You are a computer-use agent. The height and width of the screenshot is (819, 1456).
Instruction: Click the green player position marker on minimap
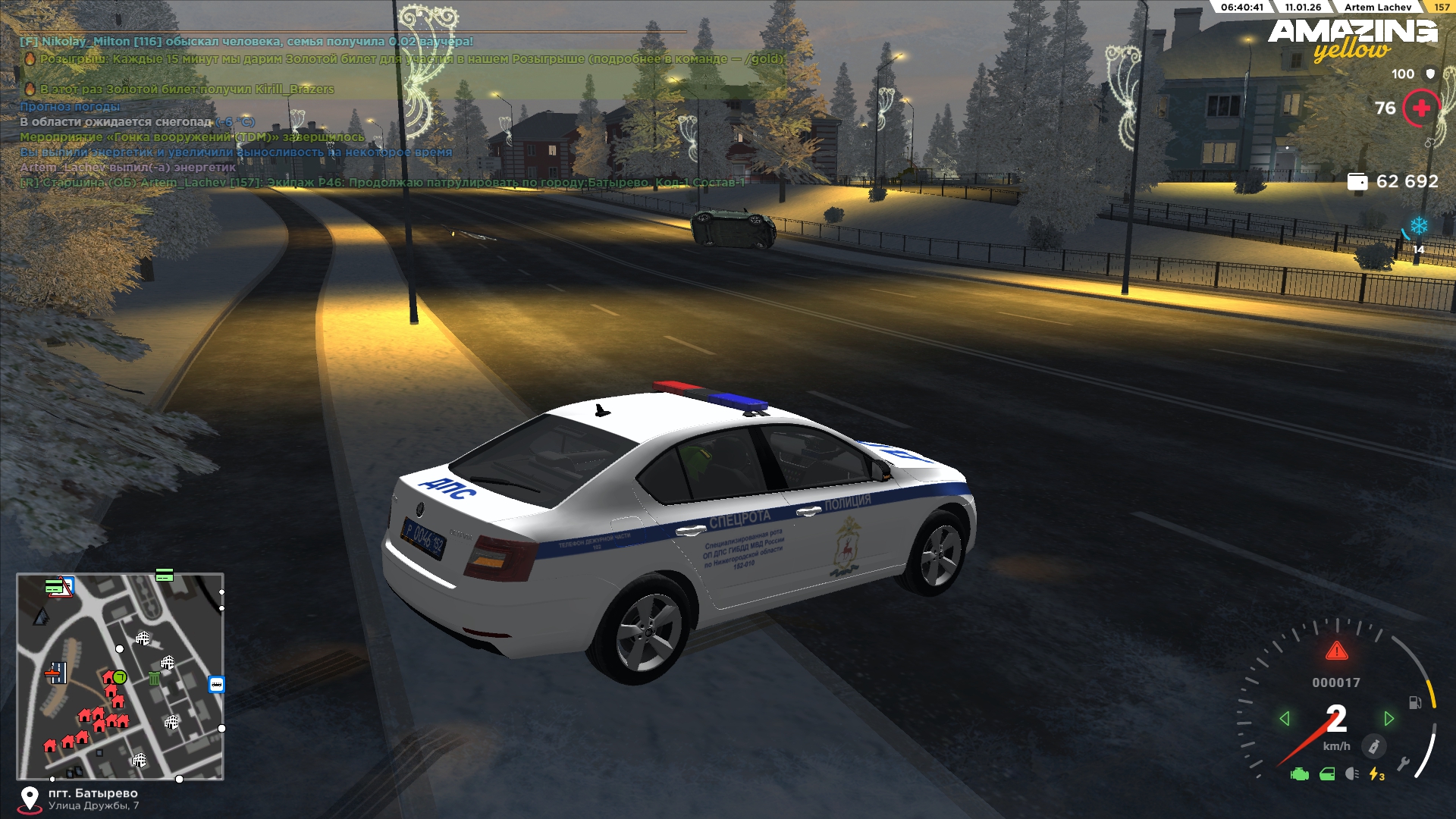pyautogui.click(x=120, y=677)
